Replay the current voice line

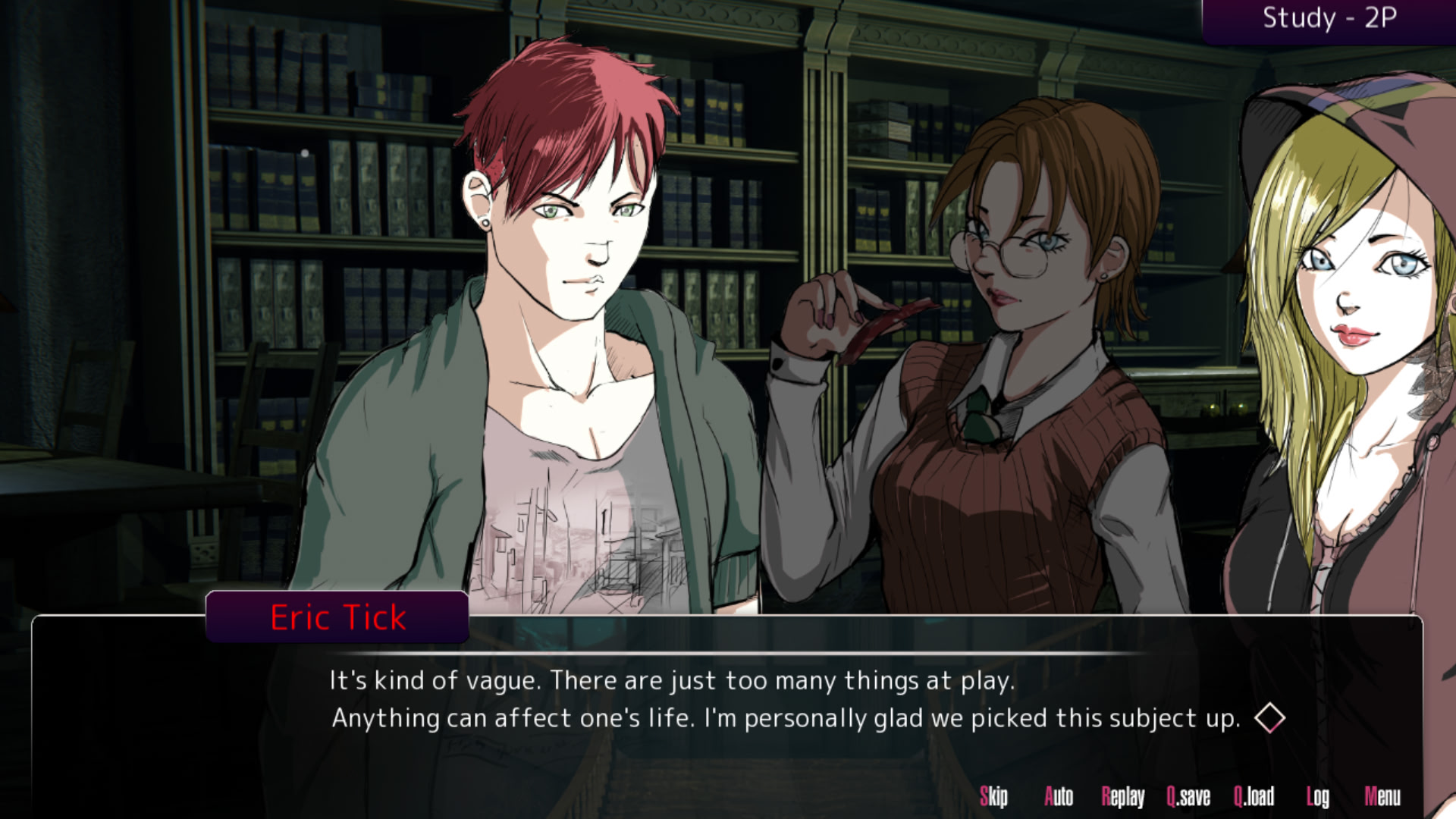(x=1123, y=796)
